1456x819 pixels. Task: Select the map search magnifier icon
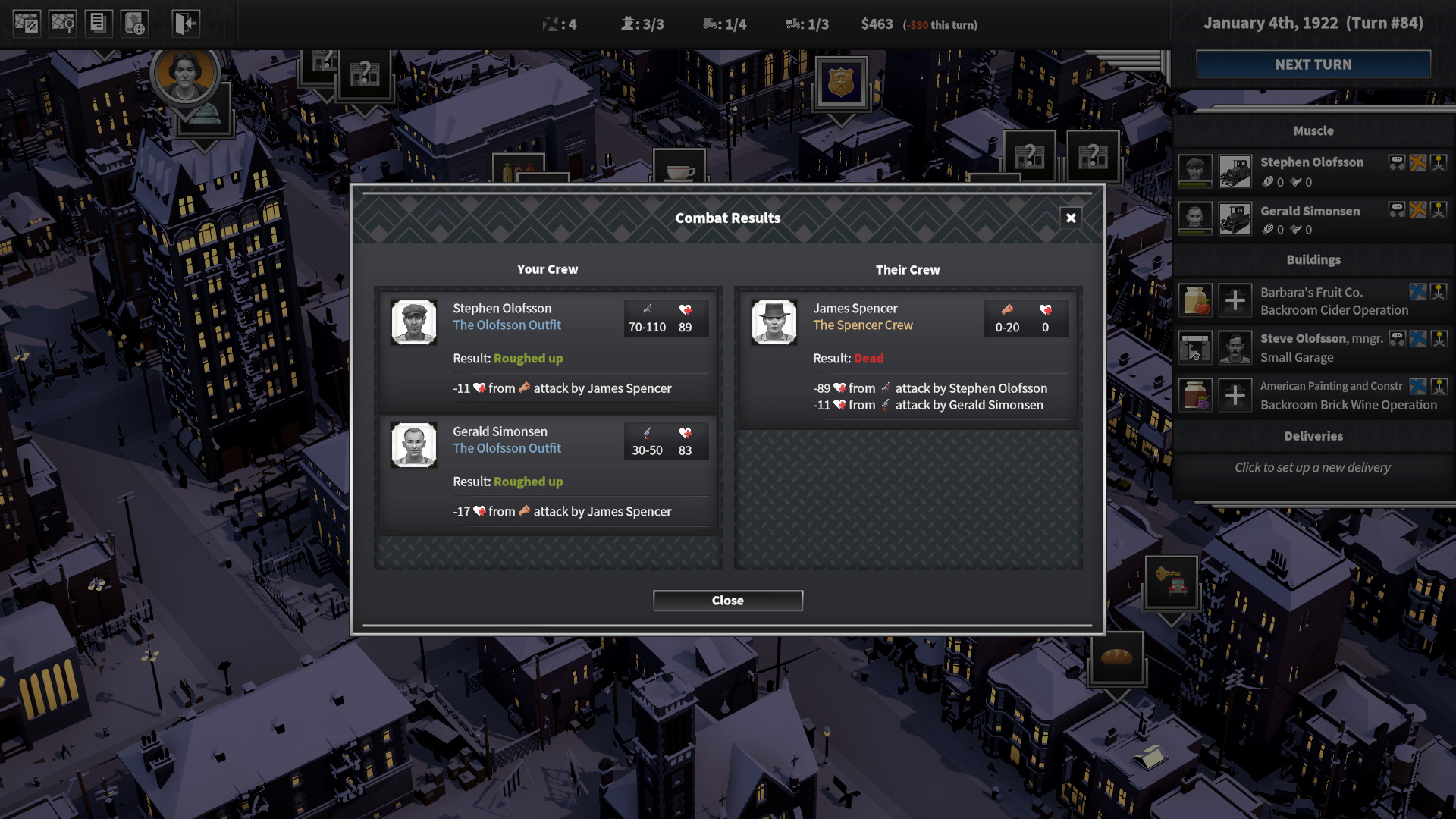tap(63, 23)
